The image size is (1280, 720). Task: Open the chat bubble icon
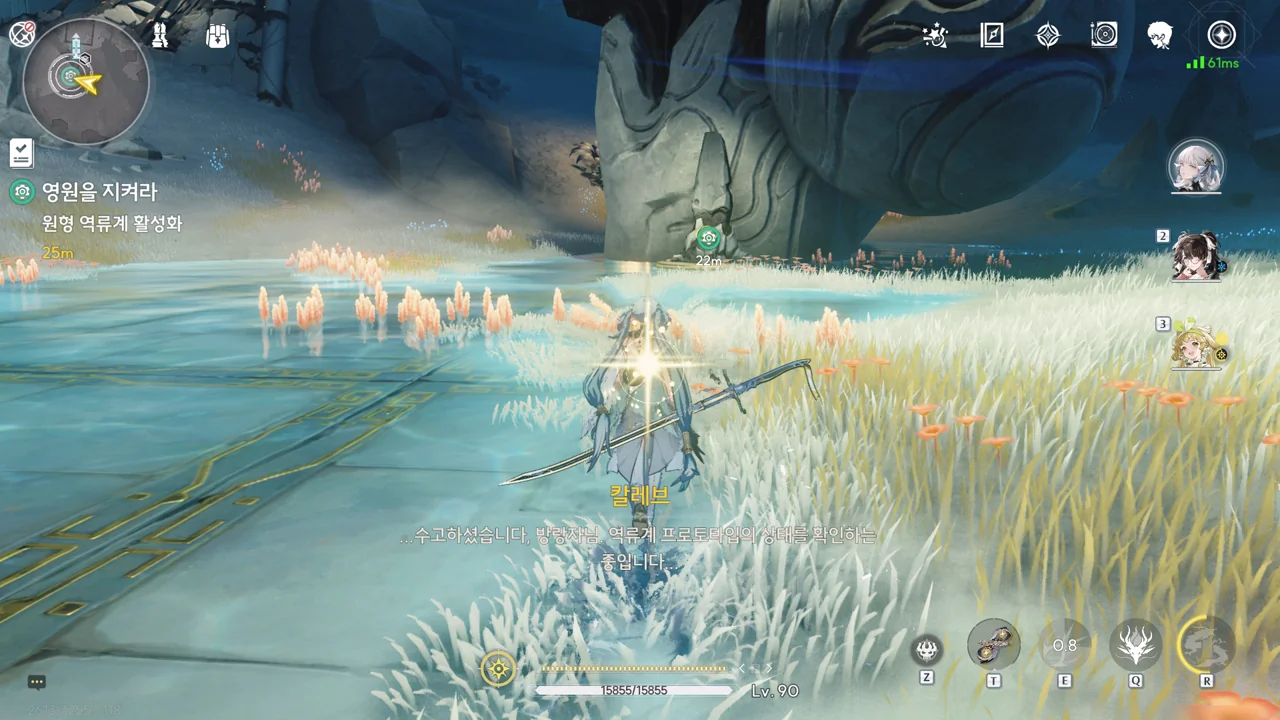tap(37, 682)
